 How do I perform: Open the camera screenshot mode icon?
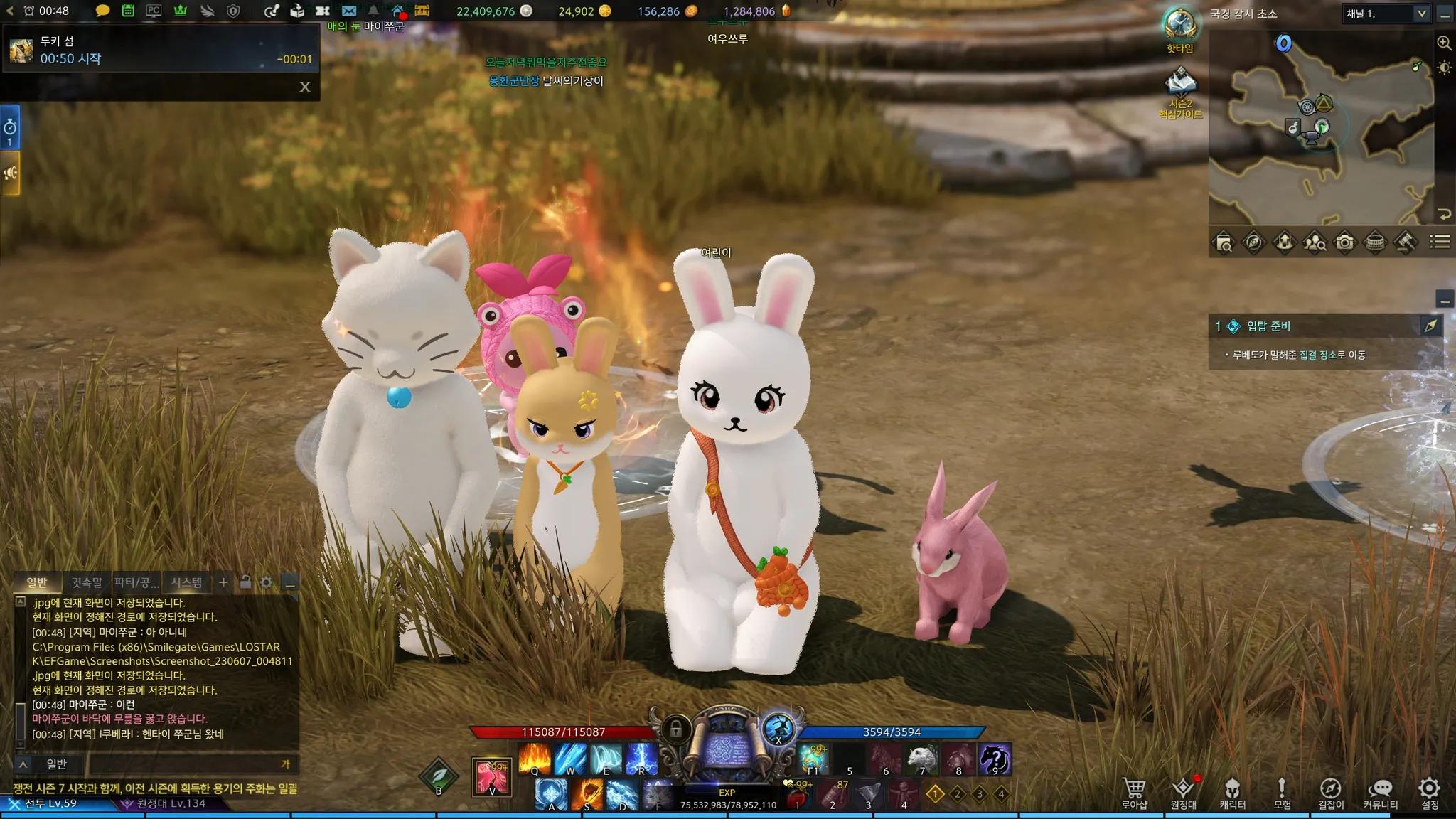tap(1344, 242)
